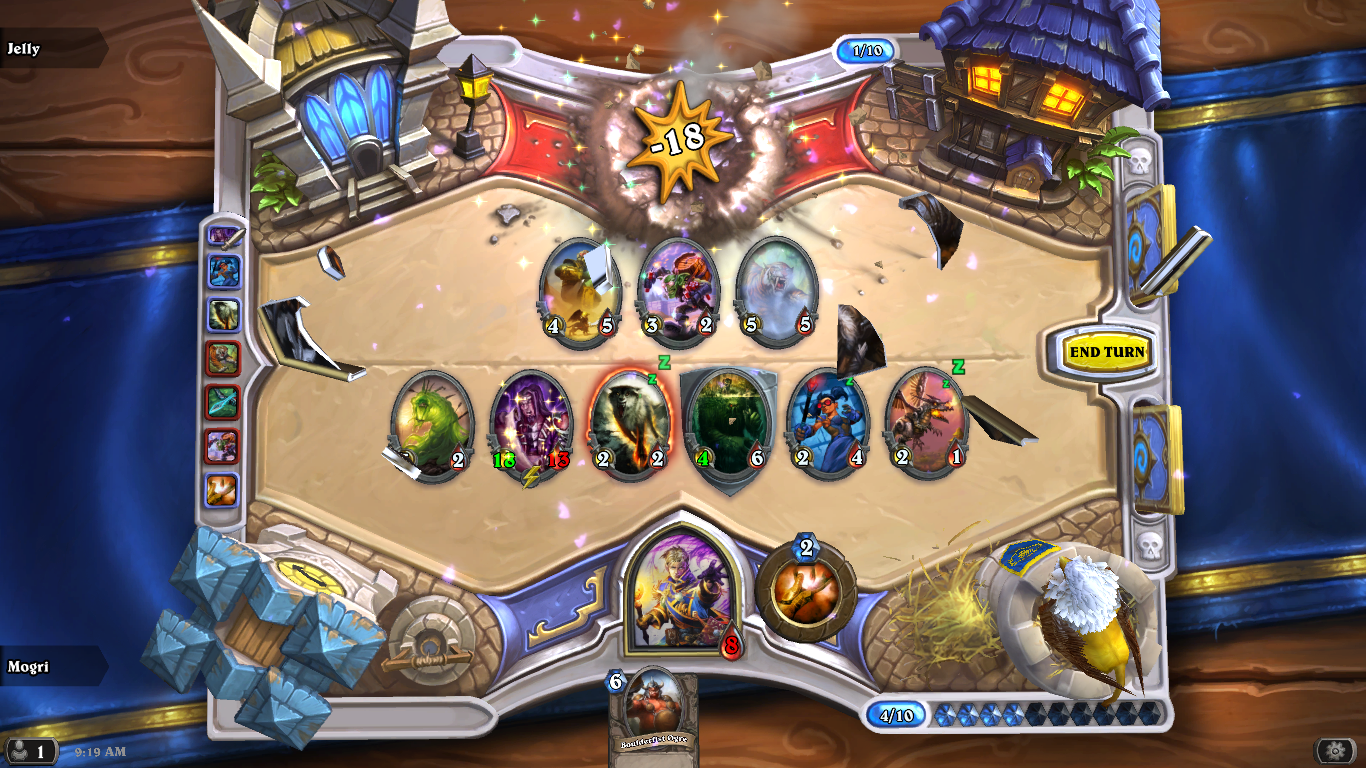This screenshot has height=768, width=1366.
Task: View the teal blade spell history tile
Action: pyautogui.click(x=224, y=402)
